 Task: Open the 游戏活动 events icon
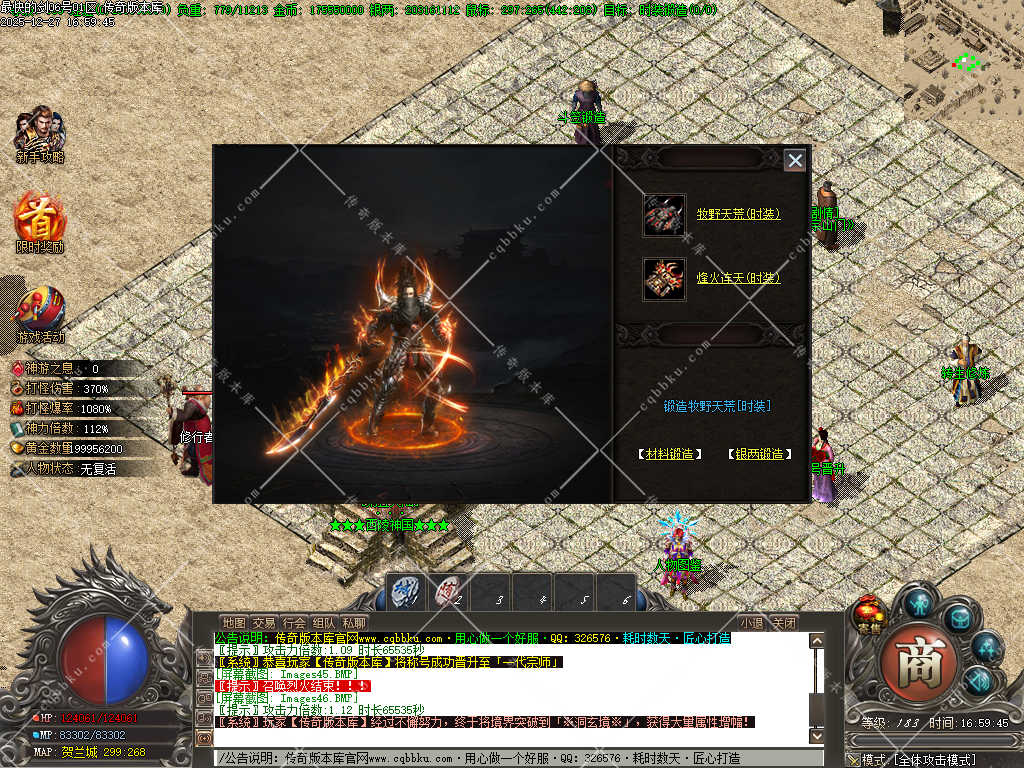(40, 312)
